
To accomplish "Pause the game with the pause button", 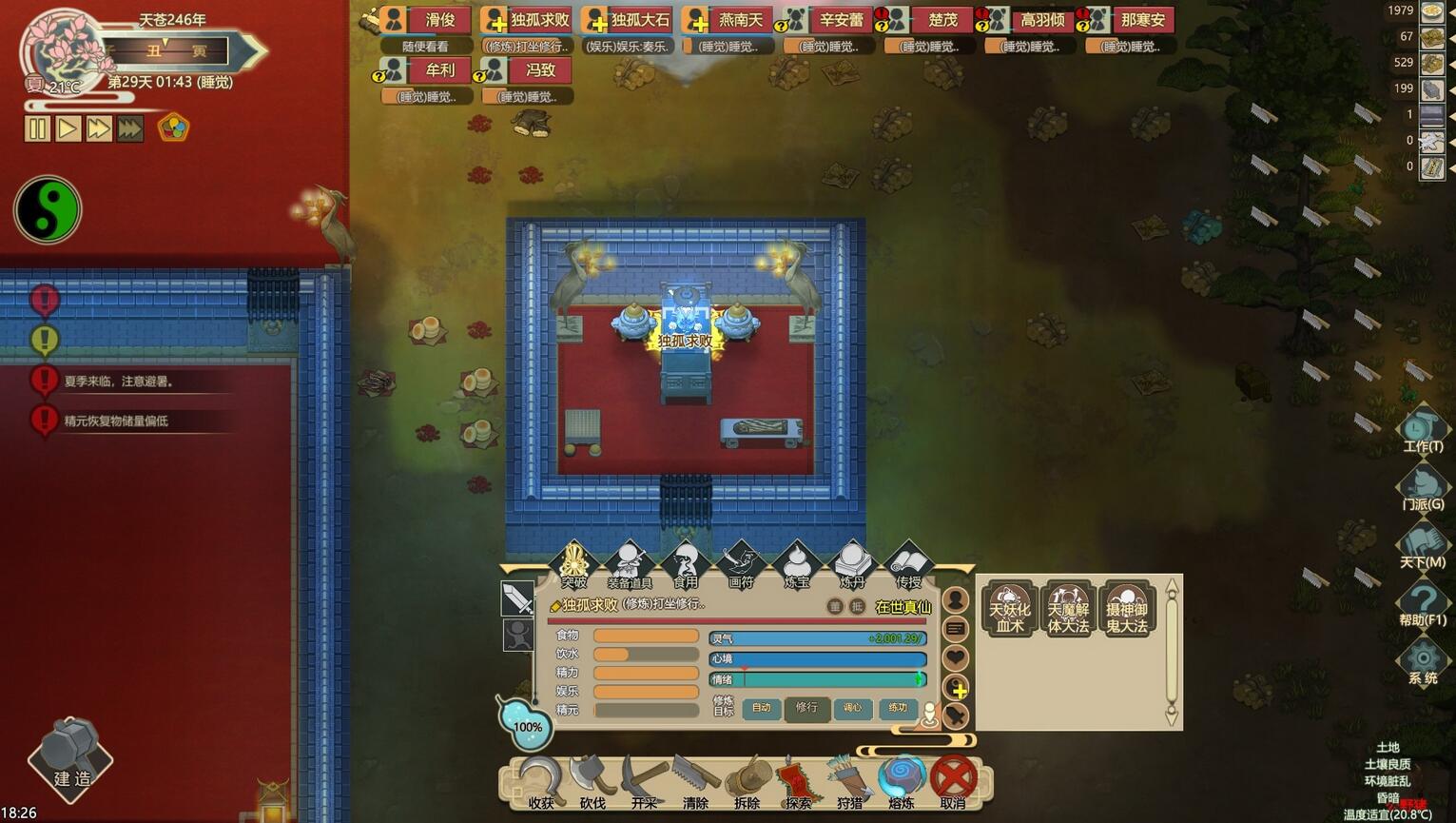I will (x=37, y=128).
